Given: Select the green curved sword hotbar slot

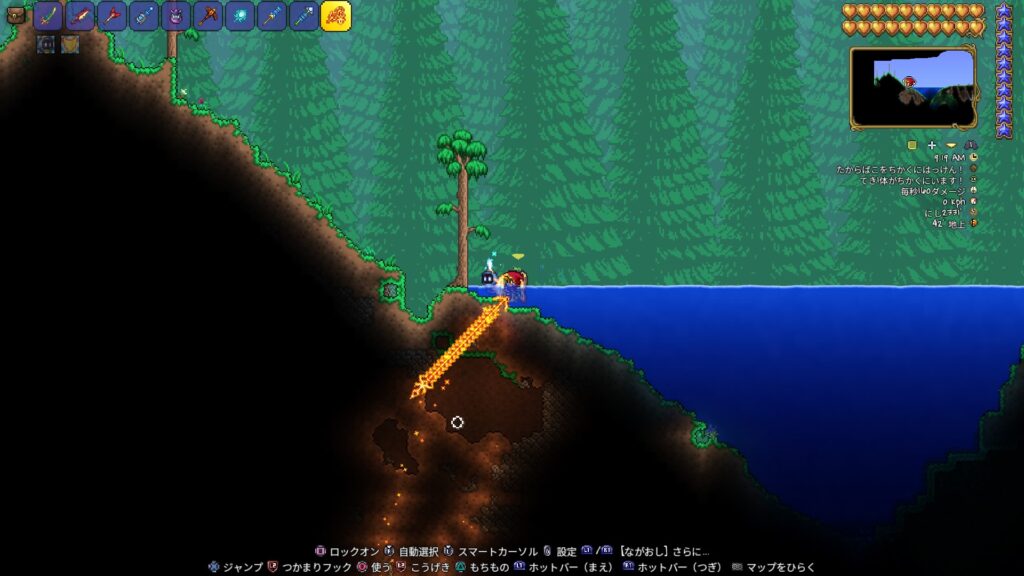Looking at the screenshot, I should point(47,16).
